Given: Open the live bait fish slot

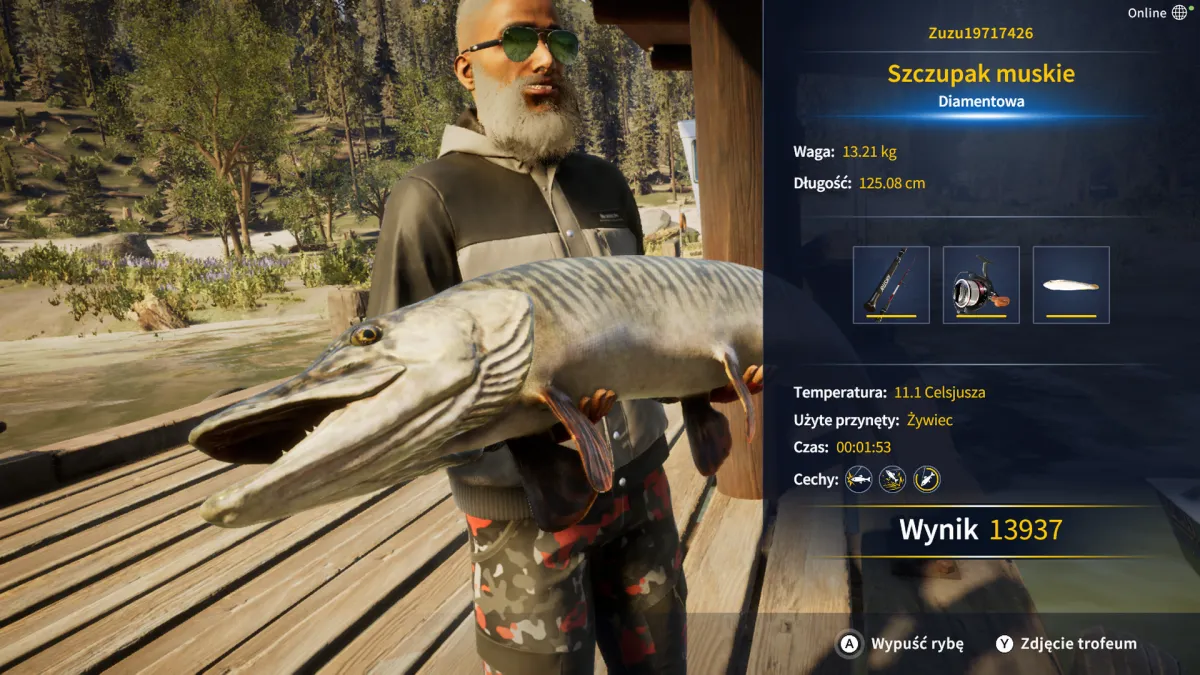Looking at the screenshot, I should 1071,285.
